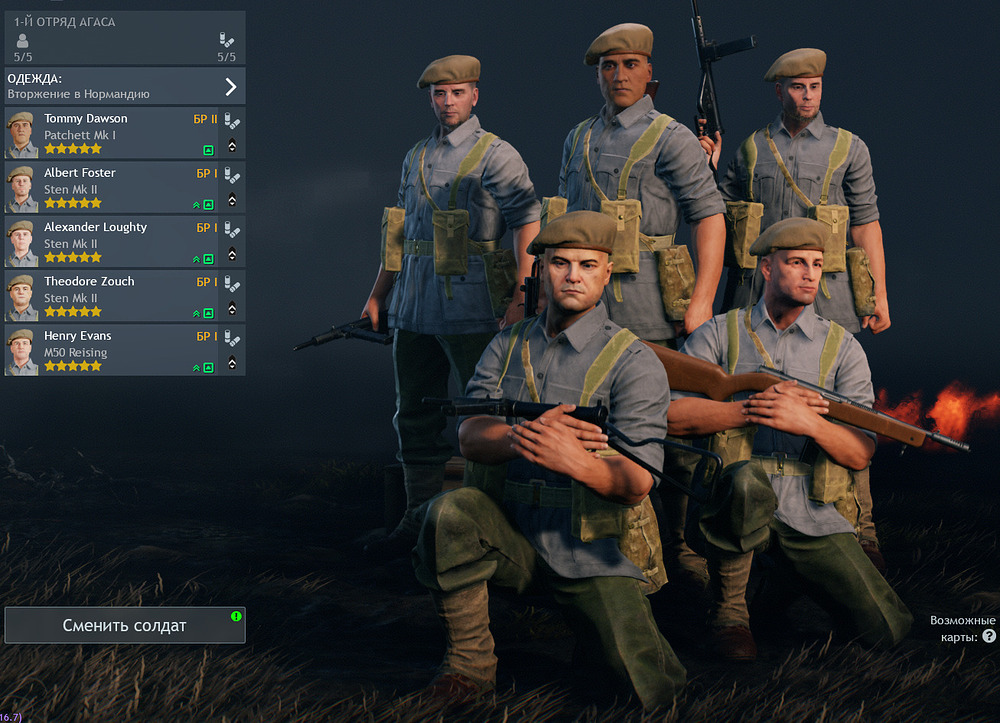Click Tommy Dawson's rank order arrows
1000x723 pixels.
pyautogui.click(x=232, y=146)
